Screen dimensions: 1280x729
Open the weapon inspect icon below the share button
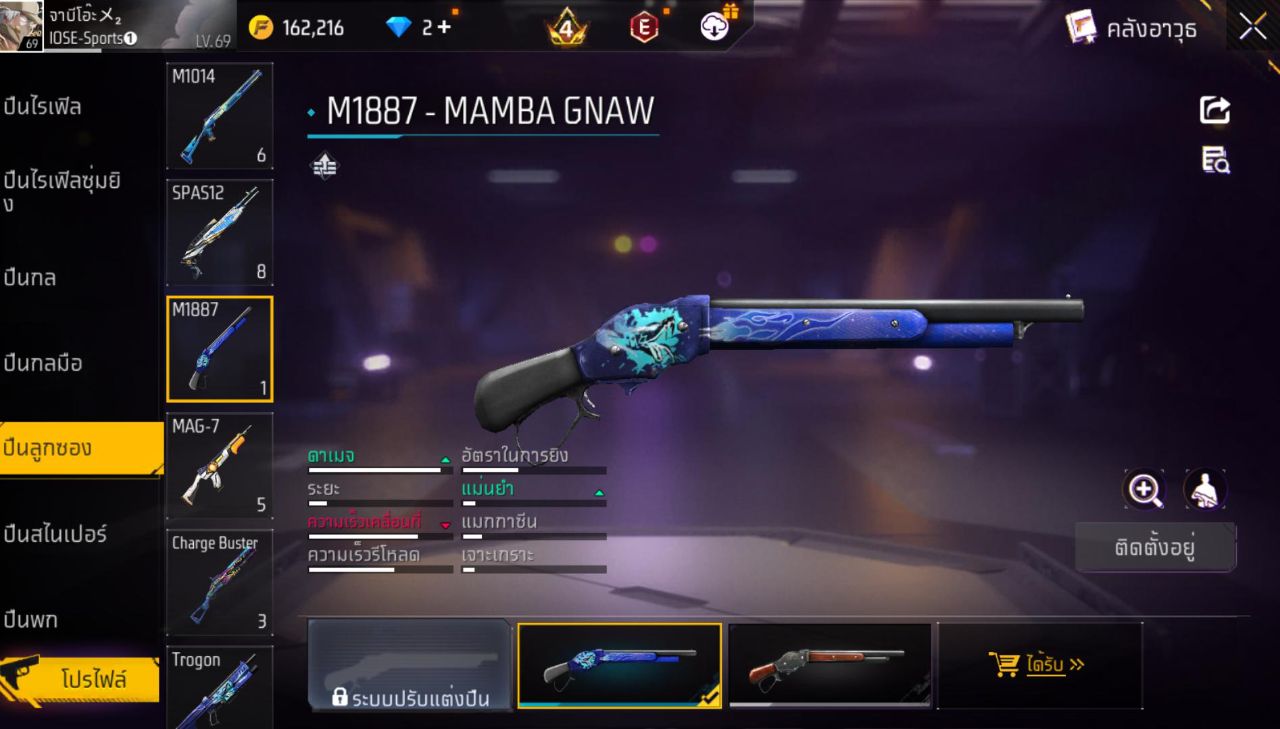[x=1214, y=159]
